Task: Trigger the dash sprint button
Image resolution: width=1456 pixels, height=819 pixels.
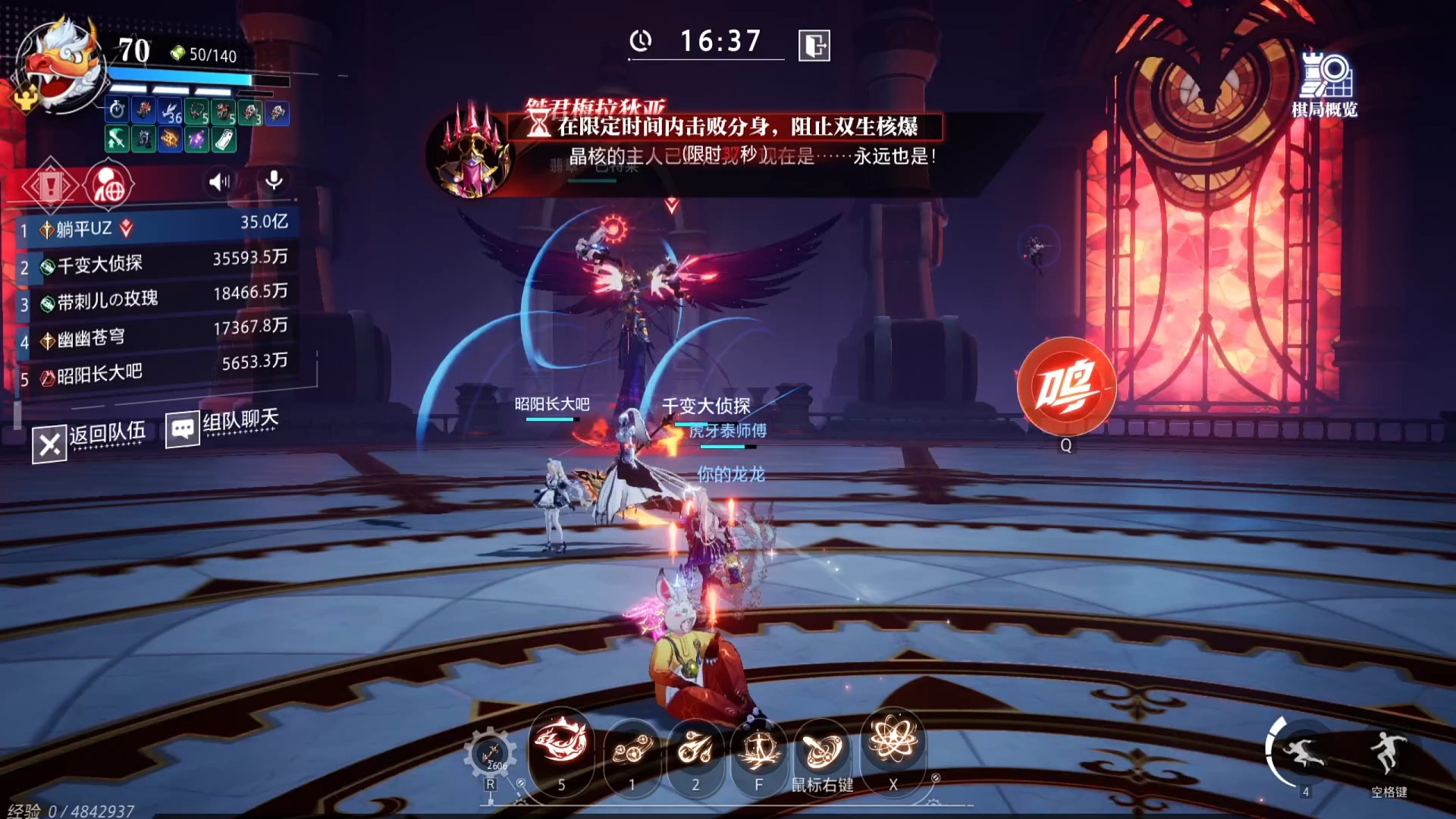Action: [1304, 752]
